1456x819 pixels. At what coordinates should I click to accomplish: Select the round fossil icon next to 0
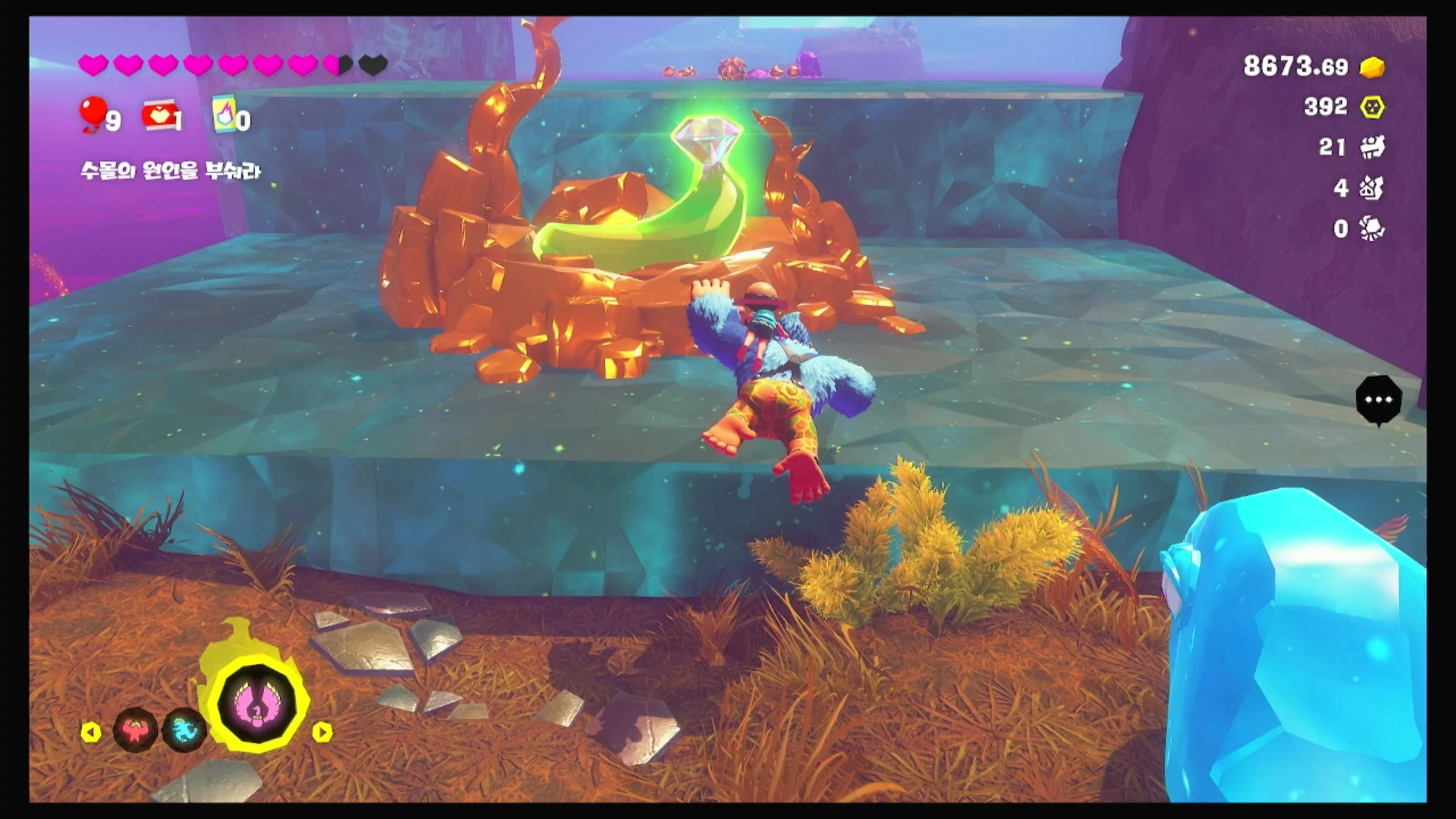(x=1372, y=229)
